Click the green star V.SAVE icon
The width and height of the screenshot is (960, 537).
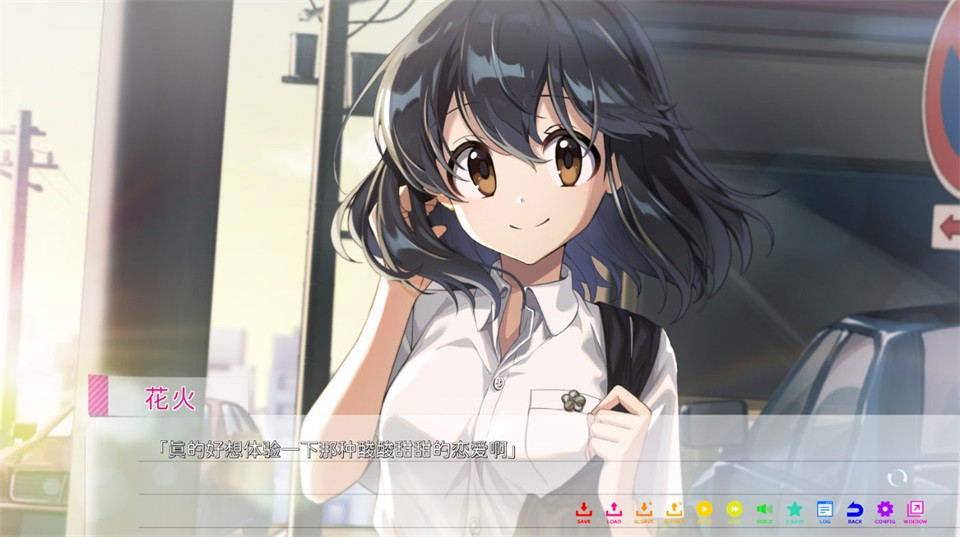(x=794, y=510)
